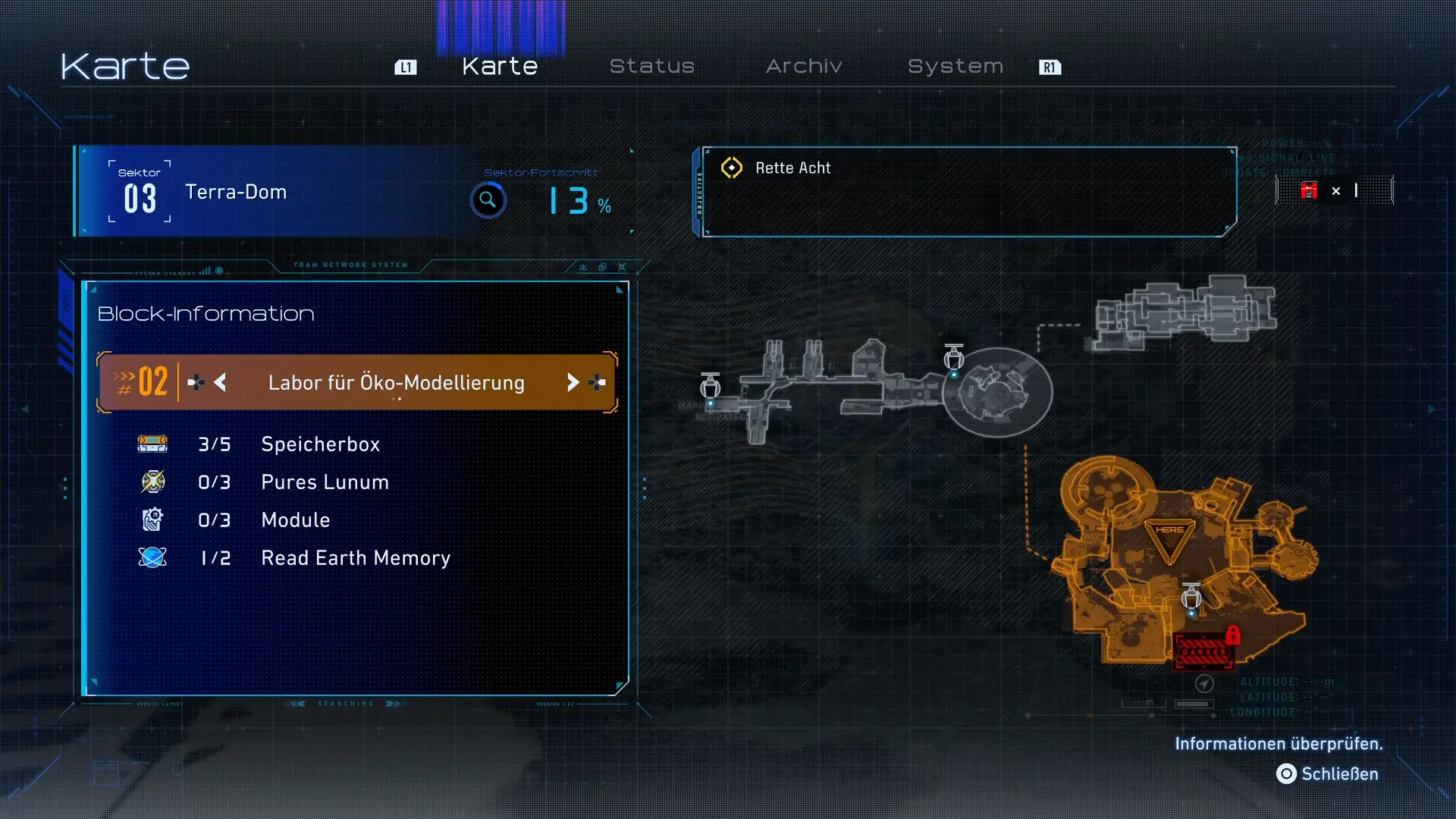Close the map with Schließen
The width and height of the screenshot is (1456, 819).
click(x=1328, y=774)
